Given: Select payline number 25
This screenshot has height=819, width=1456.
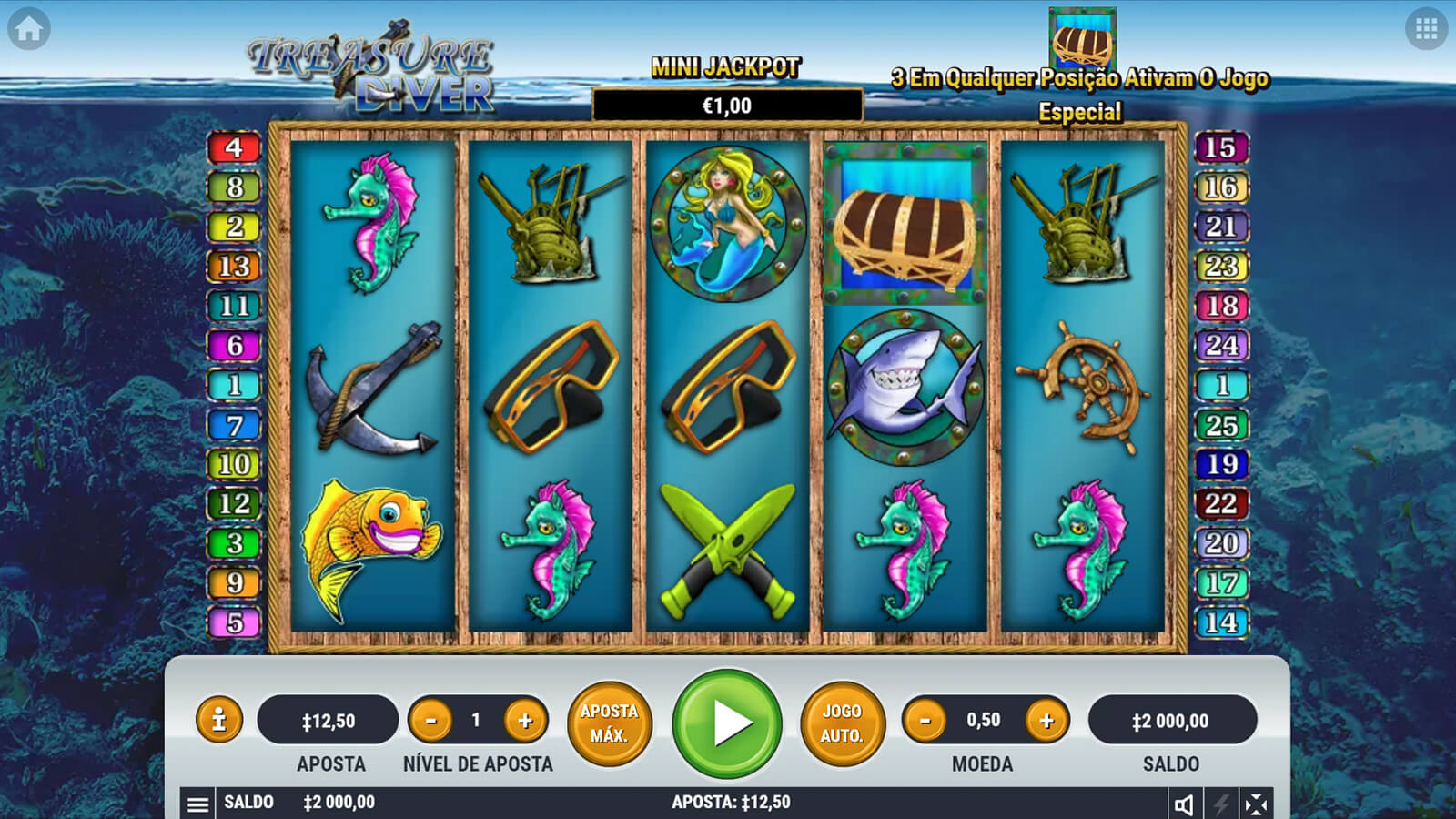Looking at the screenshot, I should (x=1220, y=424).
